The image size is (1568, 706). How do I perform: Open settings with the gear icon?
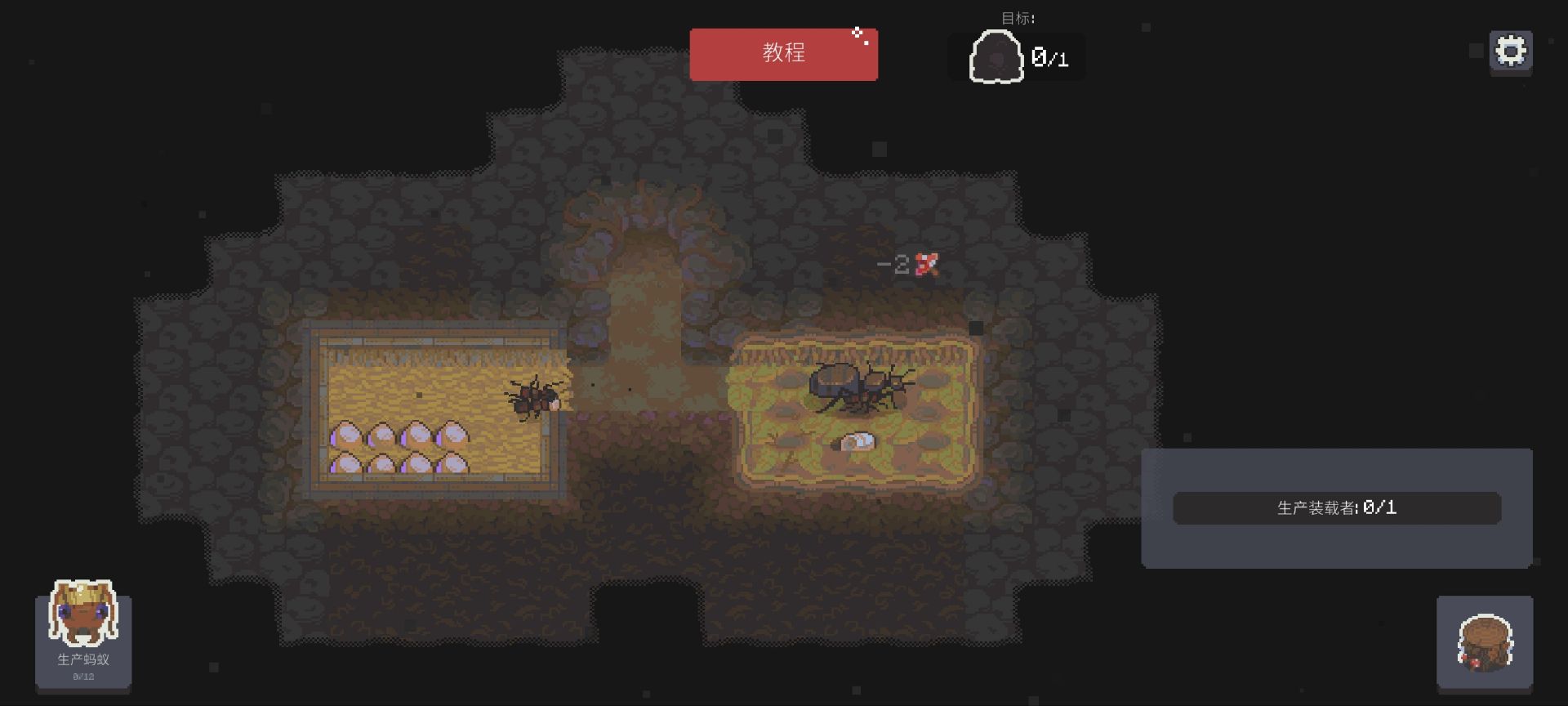[x=1510, y=51]
